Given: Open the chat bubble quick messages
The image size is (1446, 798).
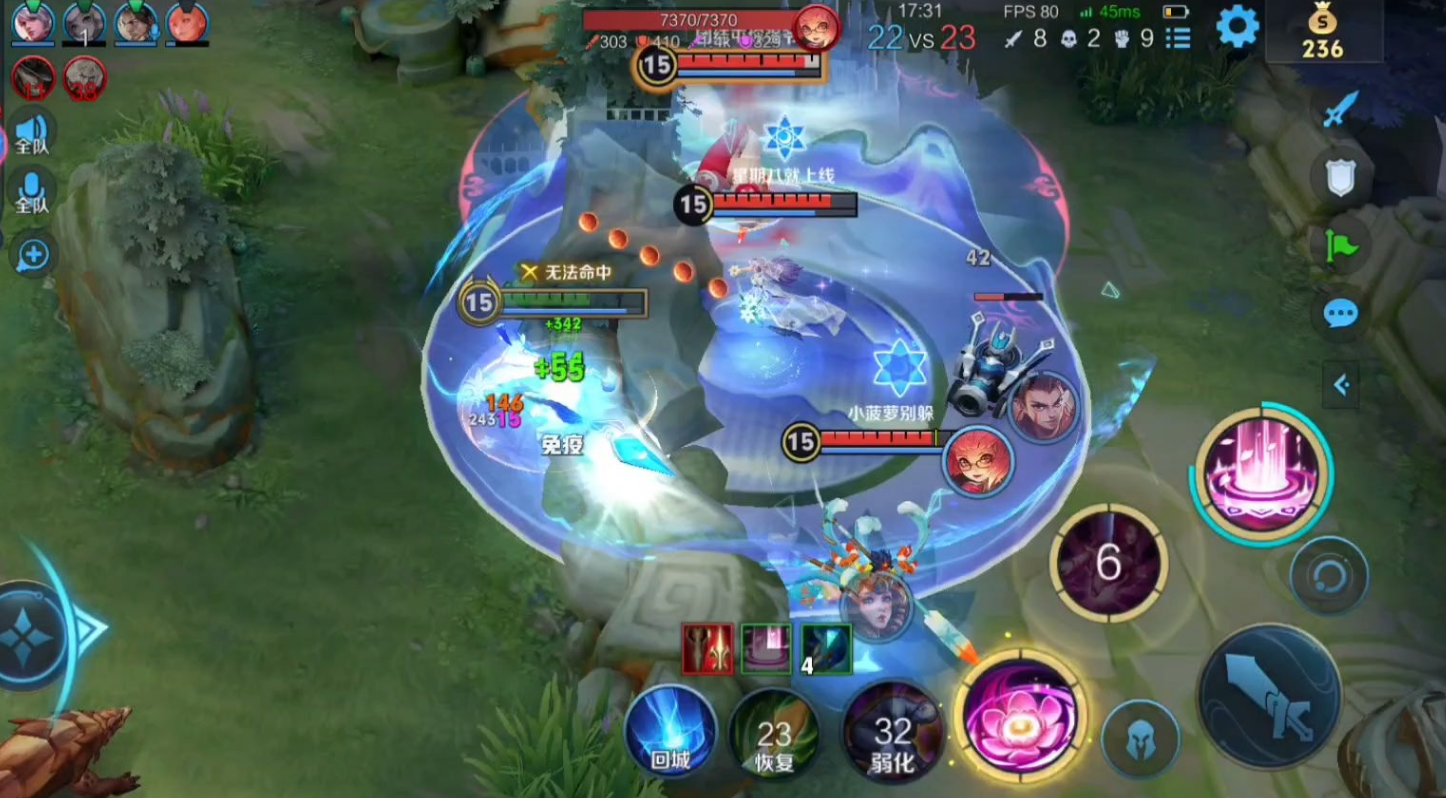Looking at the screenshot, I should coord(1340,314).
